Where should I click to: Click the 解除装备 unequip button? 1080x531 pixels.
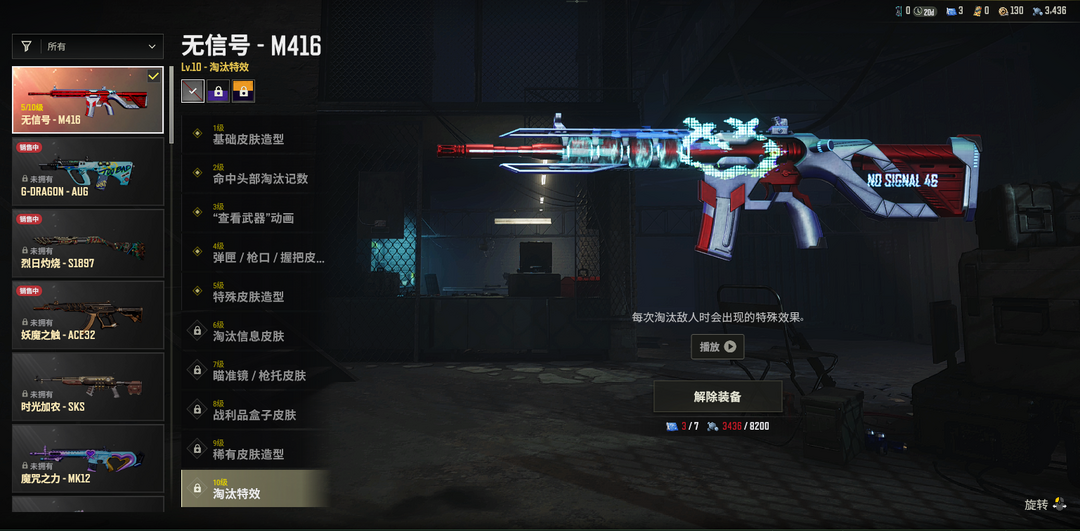click(717, 396)
